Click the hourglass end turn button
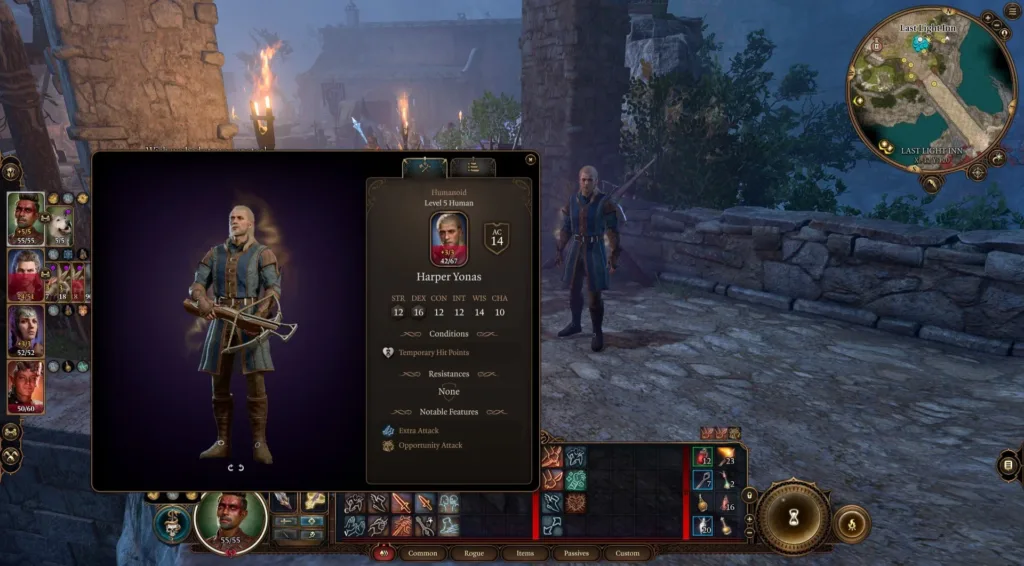Screen dimensions: 1024x566 [x=793, y=517]
